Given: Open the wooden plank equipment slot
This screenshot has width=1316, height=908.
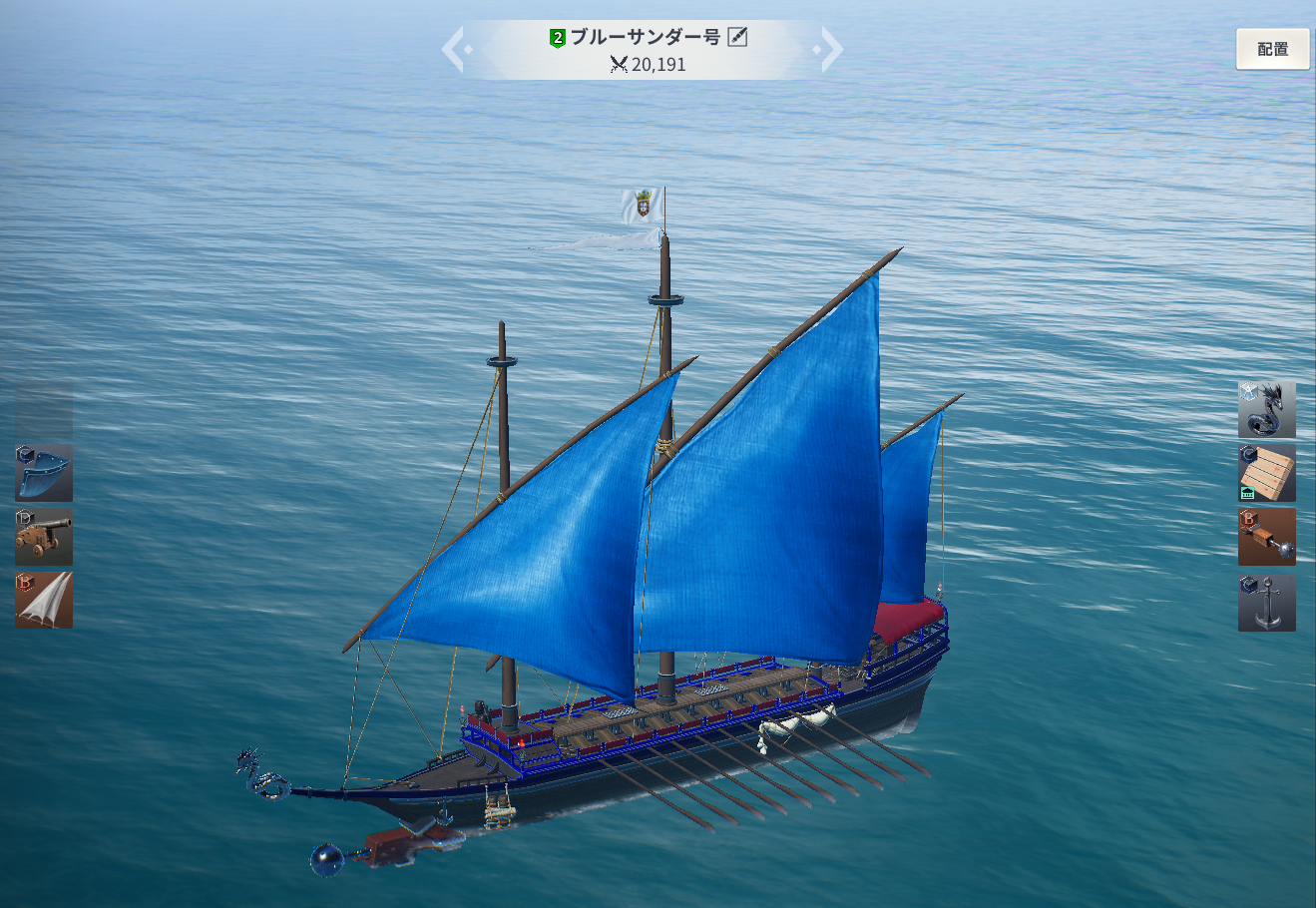Looking at the screenshot, I should point(1266,473).
